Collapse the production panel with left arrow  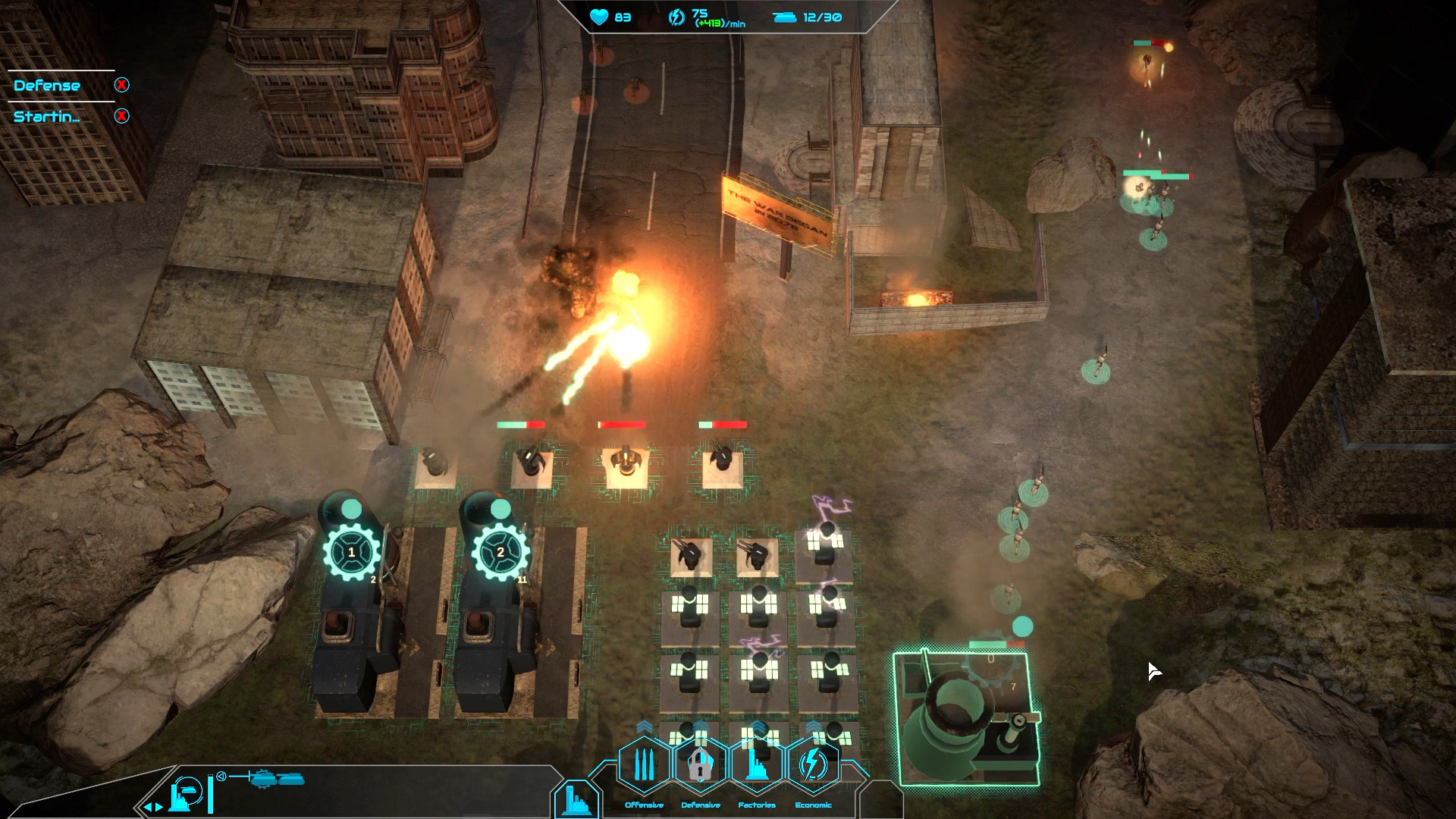coord(149,808)
